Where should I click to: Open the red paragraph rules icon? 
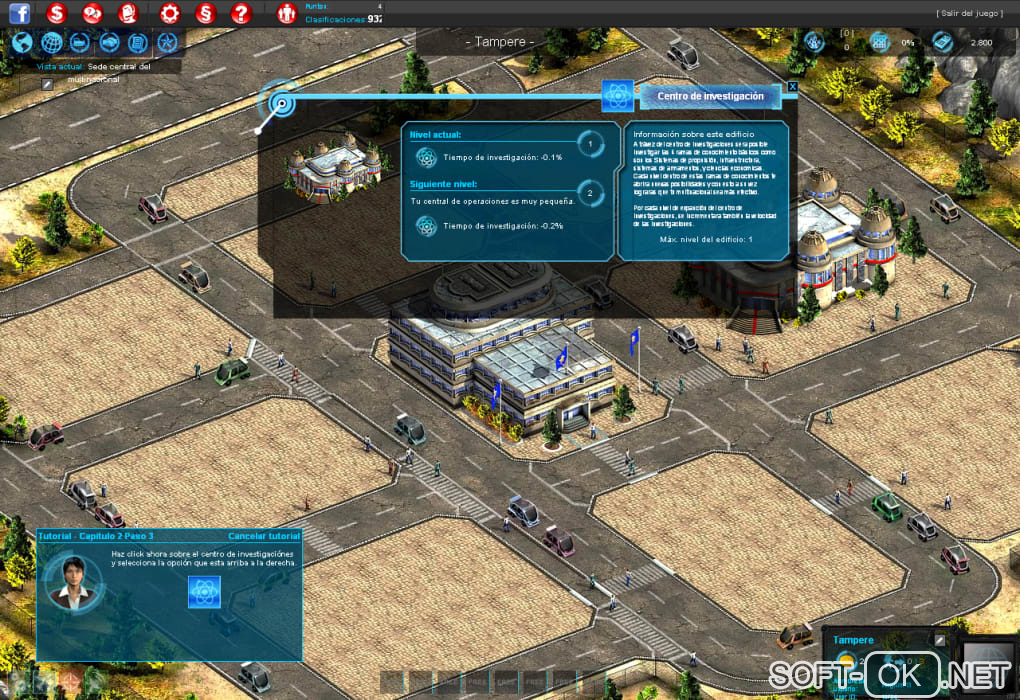pyautogui.click(x=205, y=14)
